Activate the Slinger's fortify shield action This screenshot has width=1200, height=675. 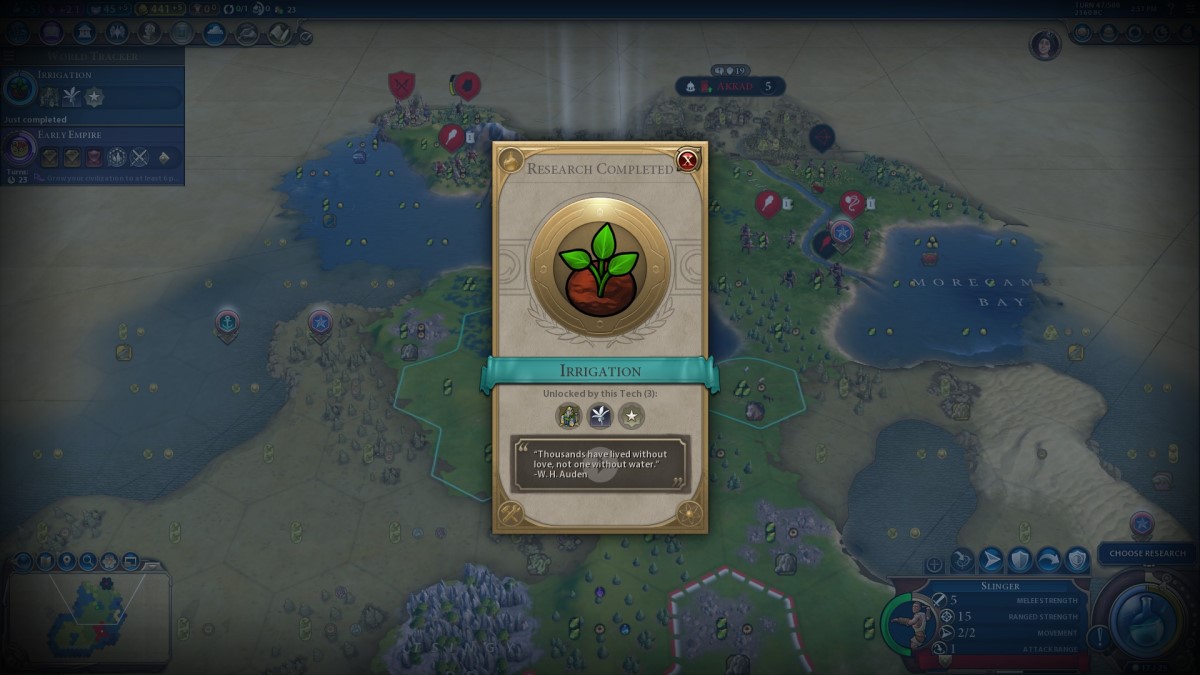tap(1019, 560)
